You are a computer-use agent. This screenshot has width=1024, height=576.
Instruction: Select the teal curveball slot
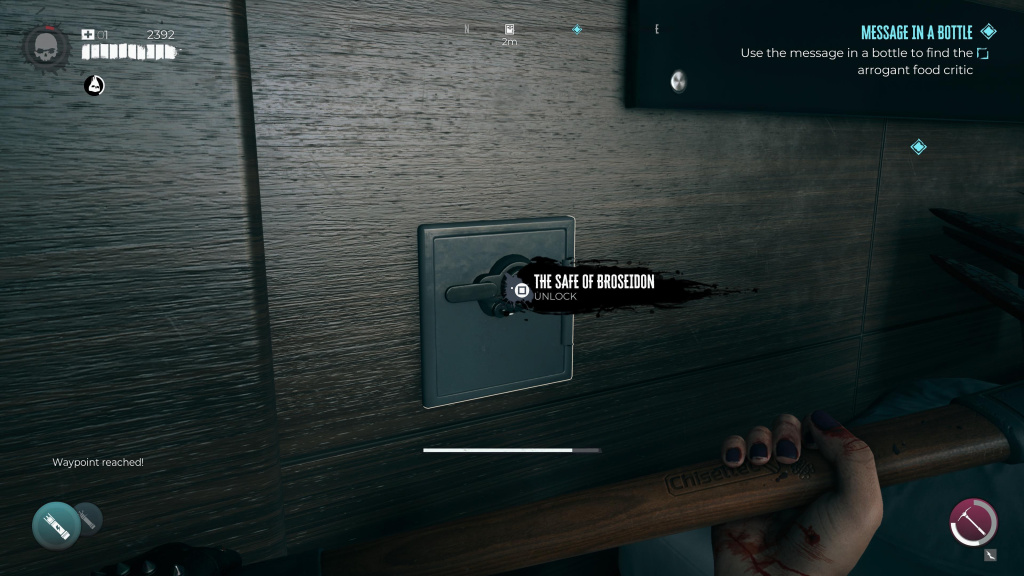tap(55, 524)
